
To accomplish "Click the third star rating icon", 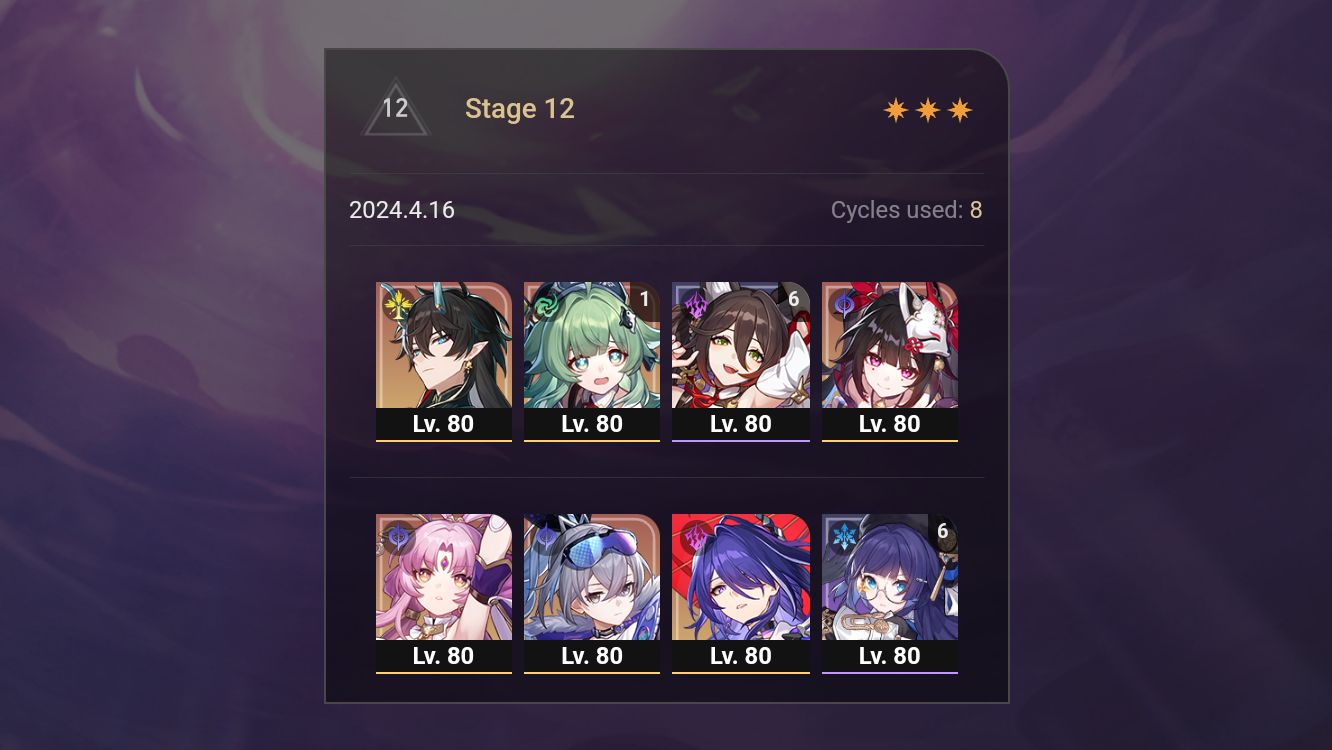I will tap(958, 108).
